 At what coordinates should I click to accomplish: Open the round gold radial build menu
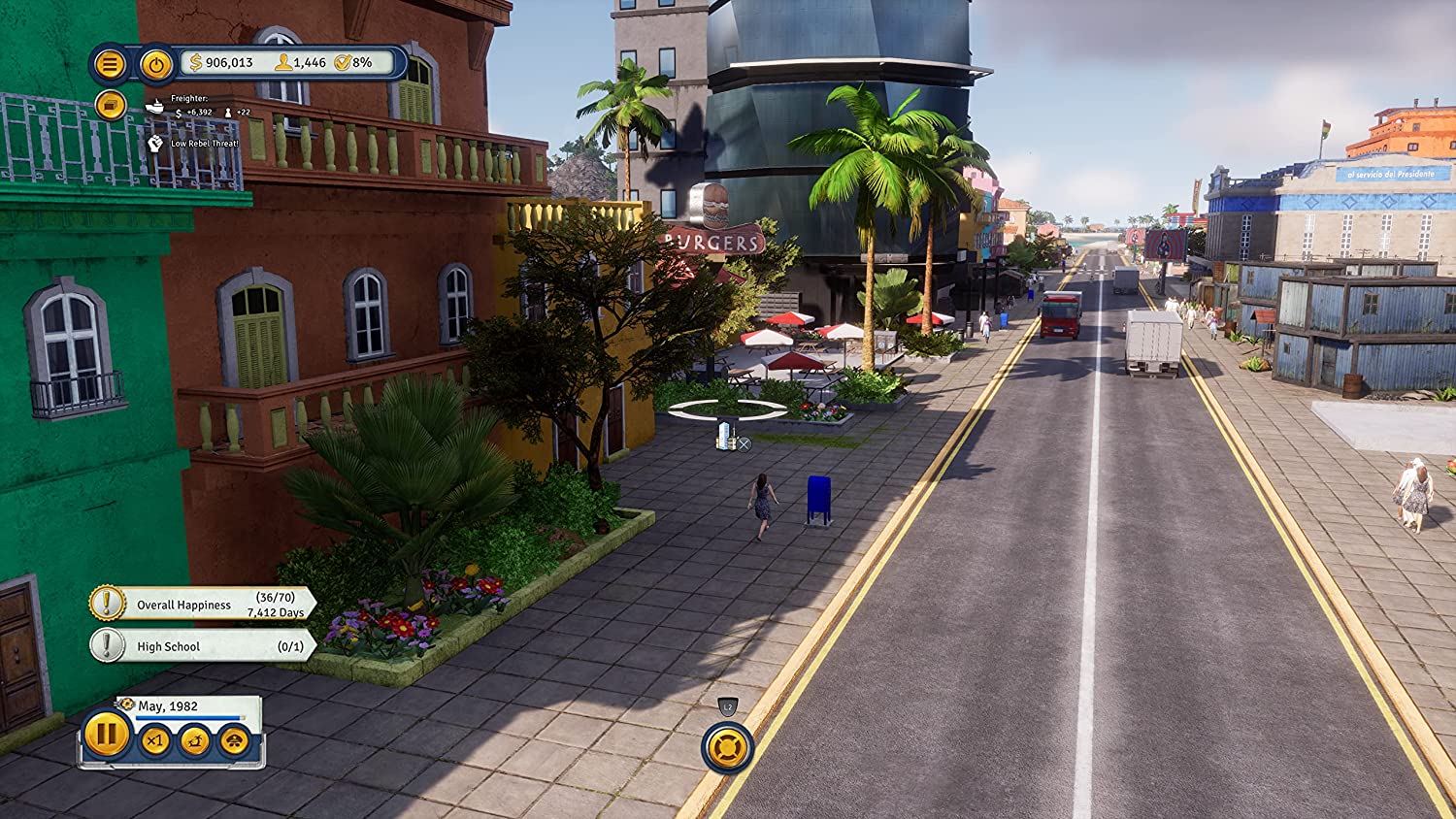[x=727, y=747]
